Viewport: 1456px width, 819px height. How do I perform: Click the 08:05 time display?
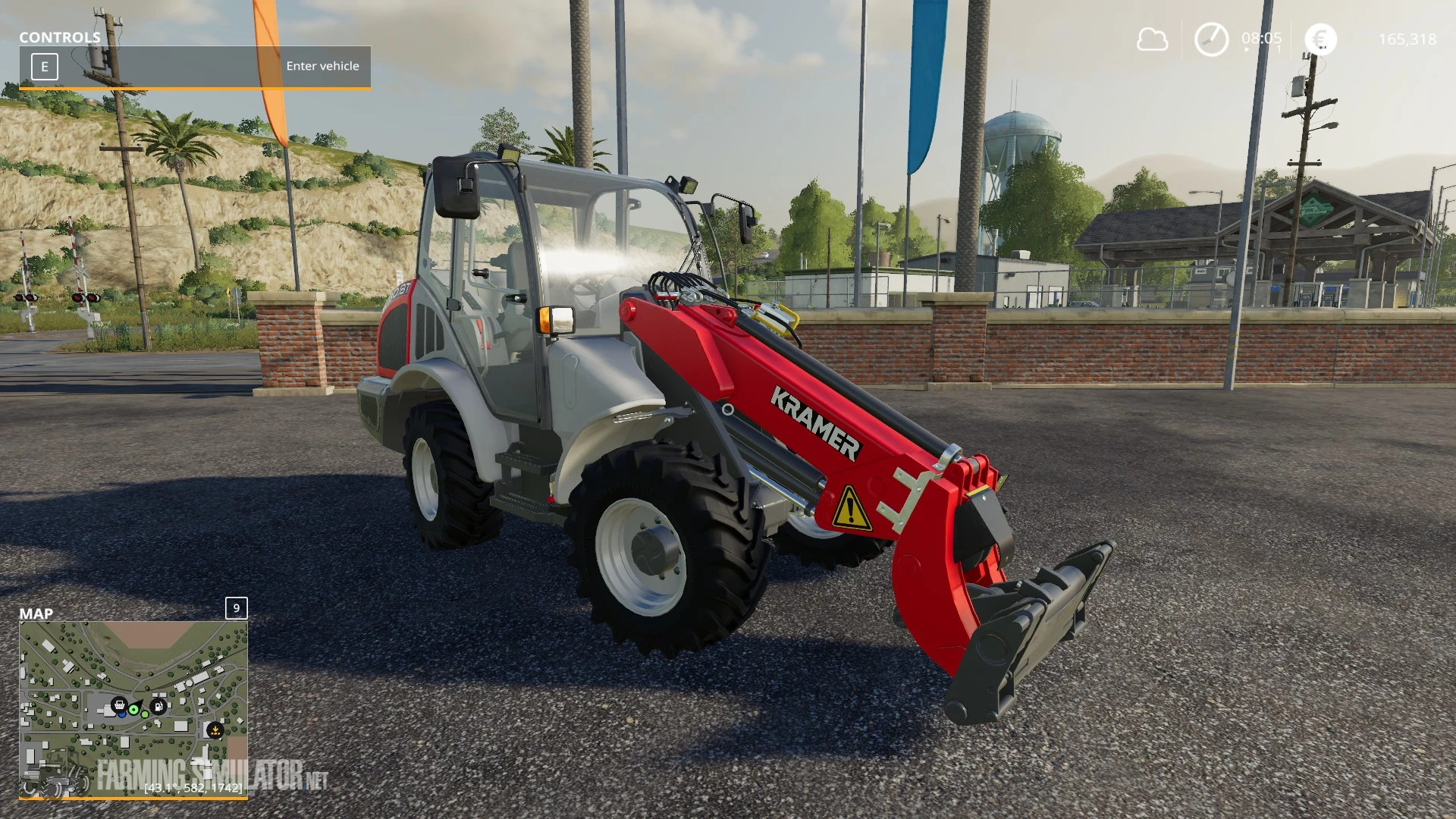1261,38
